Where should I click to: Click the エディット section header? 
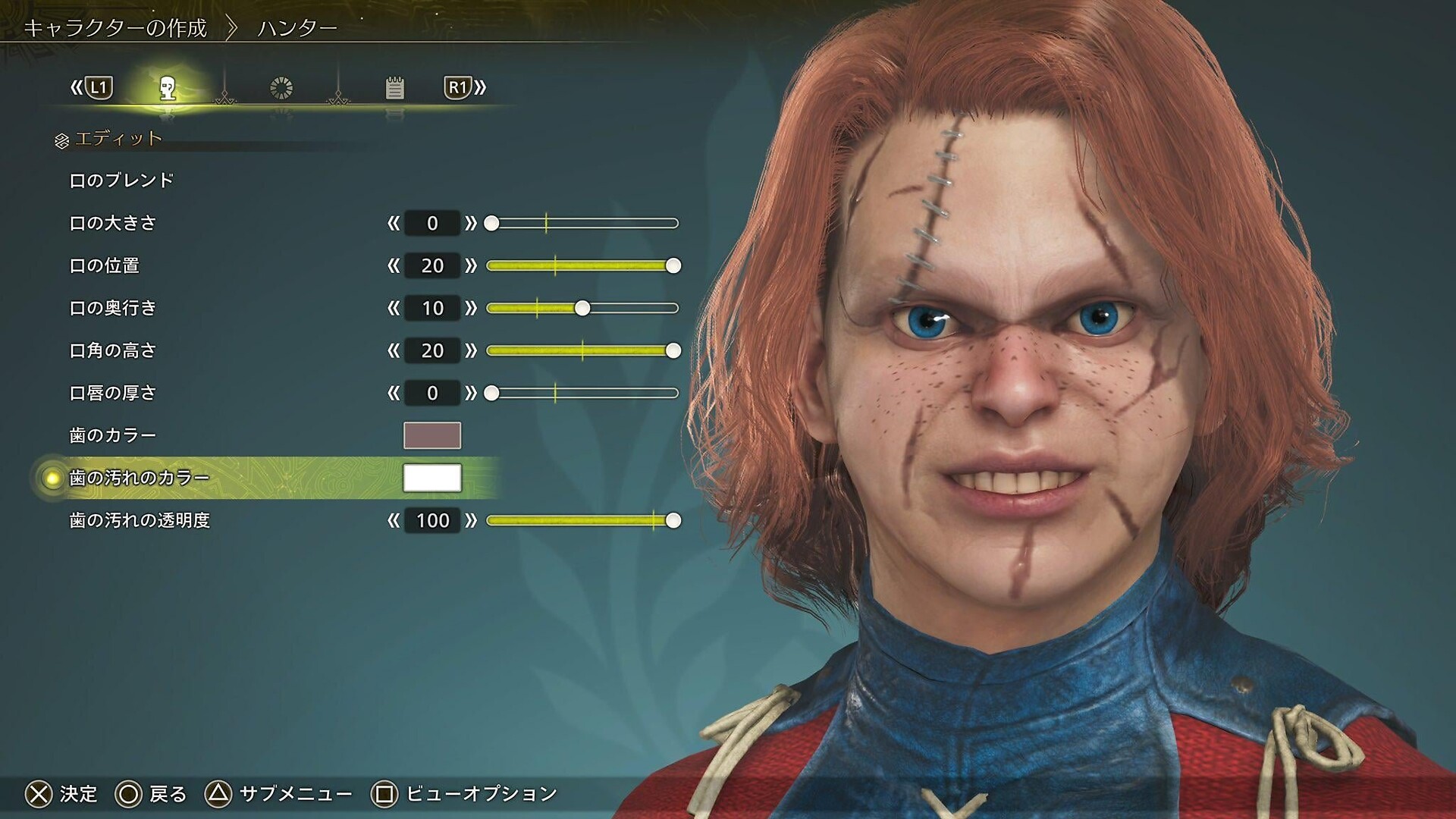click(x=118, y=139)
